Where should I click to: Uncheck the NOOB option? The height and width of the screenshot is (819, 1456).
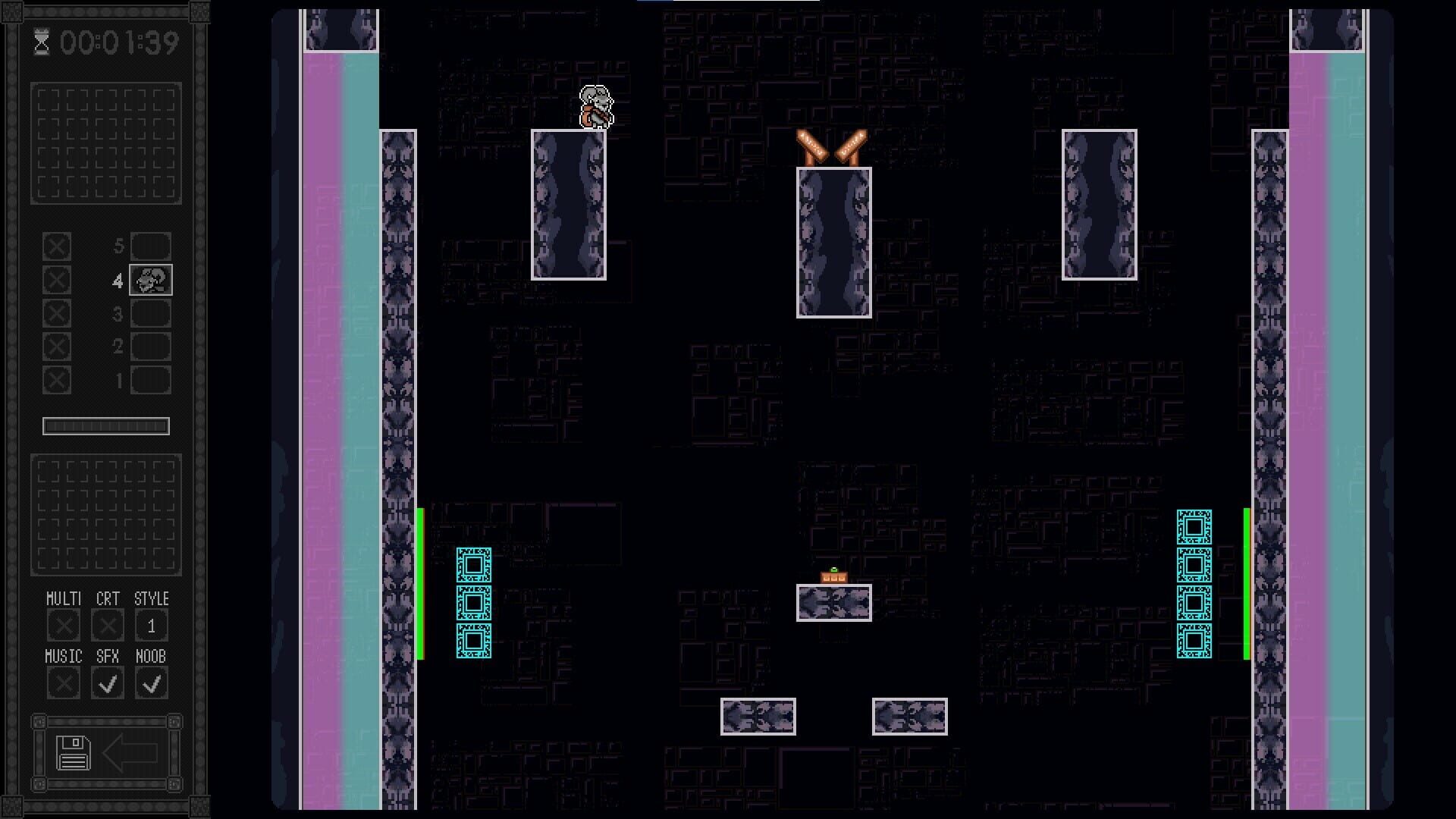pyautogui.click(x=151, y=682)
